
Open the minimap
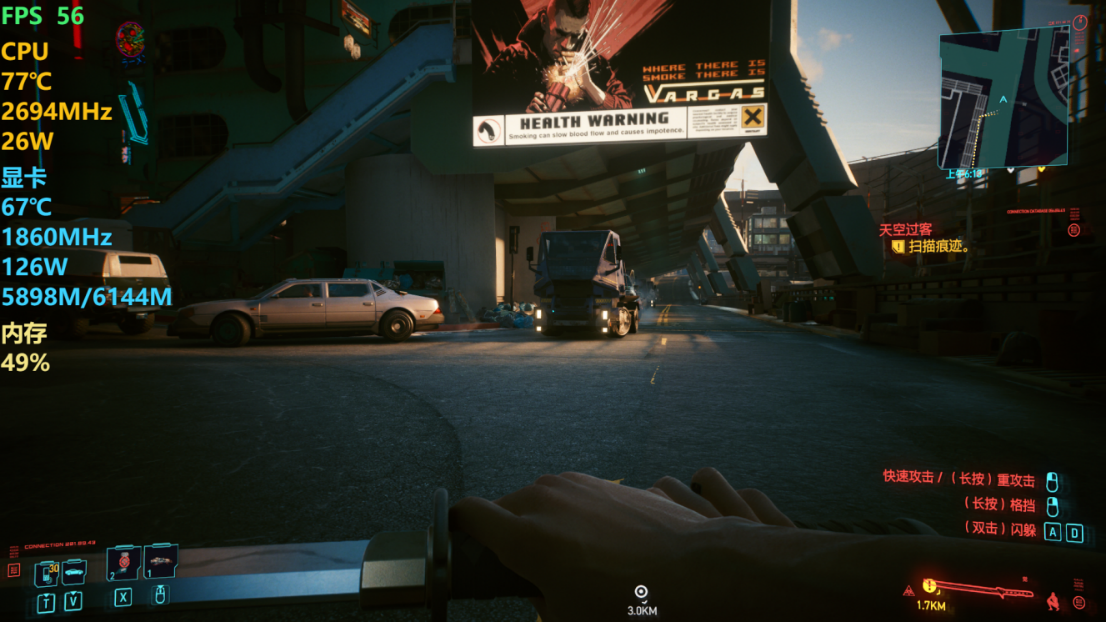[x=1003, y=97]
